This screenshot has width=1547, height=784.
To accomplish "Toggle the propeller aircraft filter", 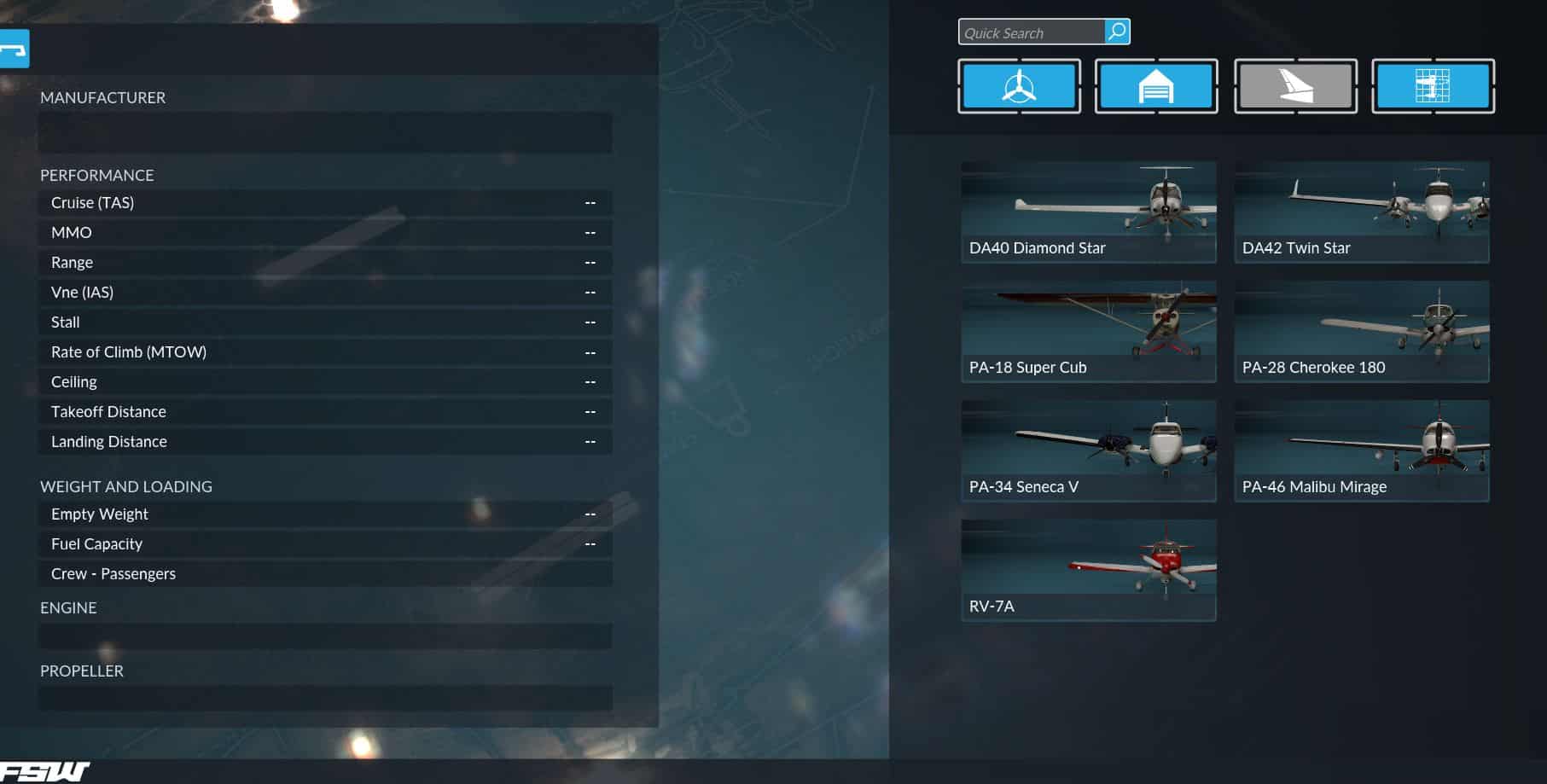I will [1019, 86].
